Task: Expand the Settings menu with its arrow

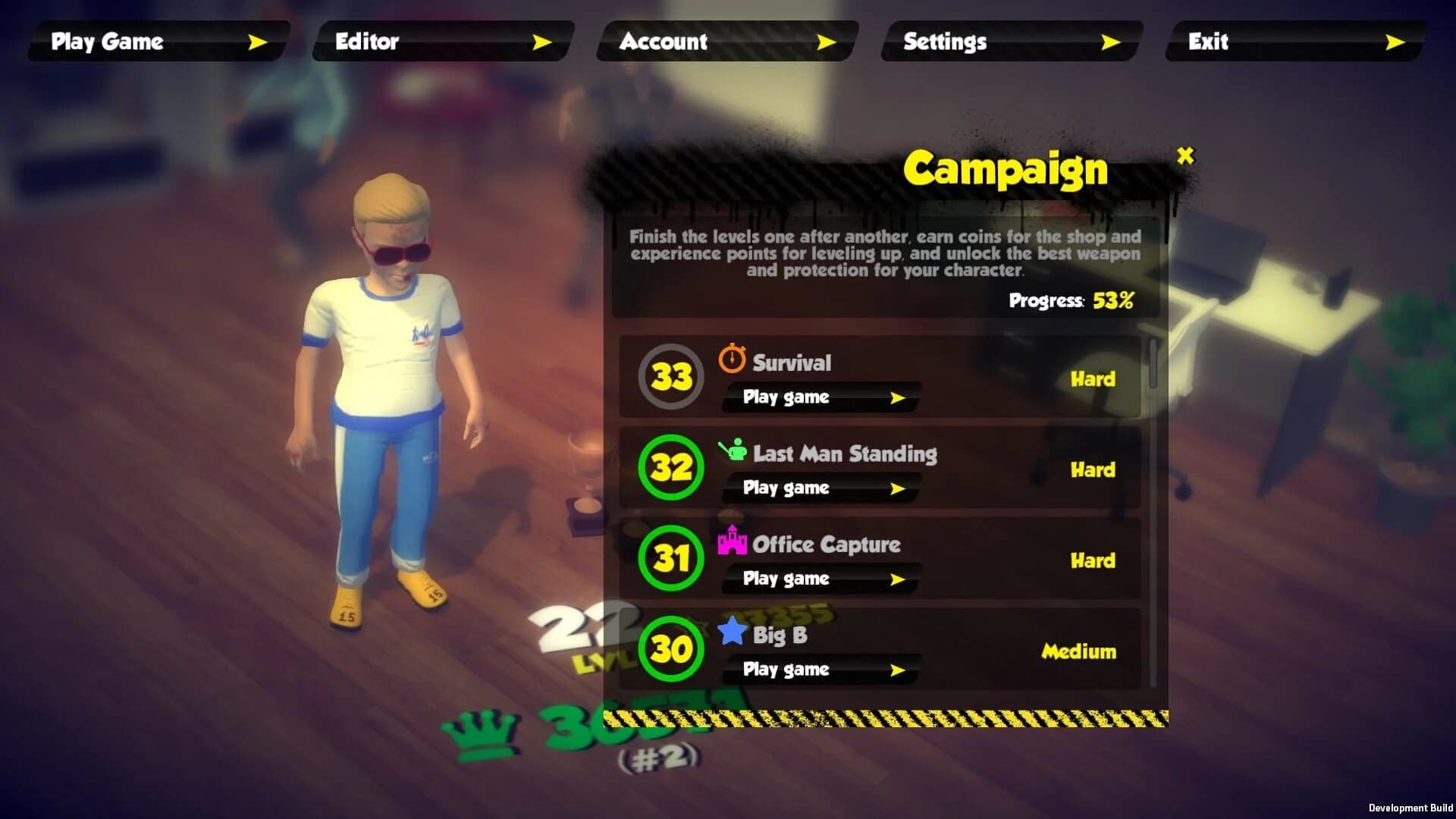Action: [1111, 42]
